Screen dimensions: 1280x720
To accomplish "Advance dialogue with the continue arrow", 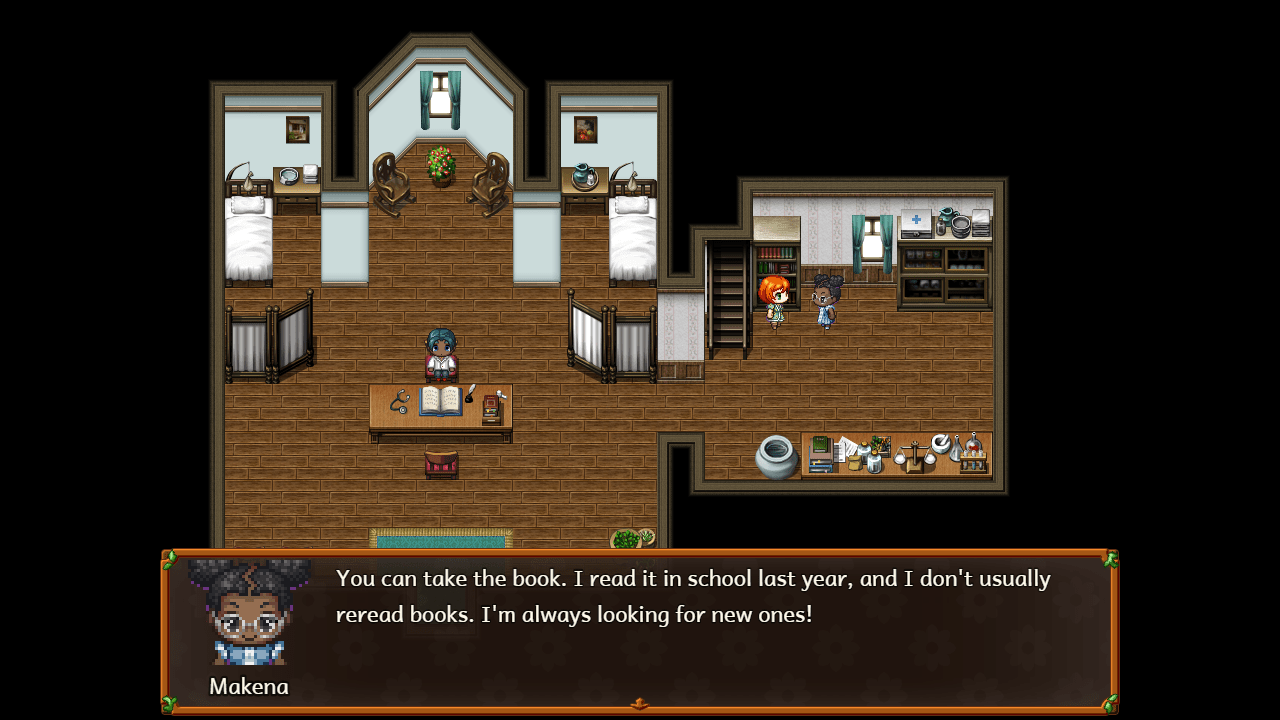I will pos(639,704).
